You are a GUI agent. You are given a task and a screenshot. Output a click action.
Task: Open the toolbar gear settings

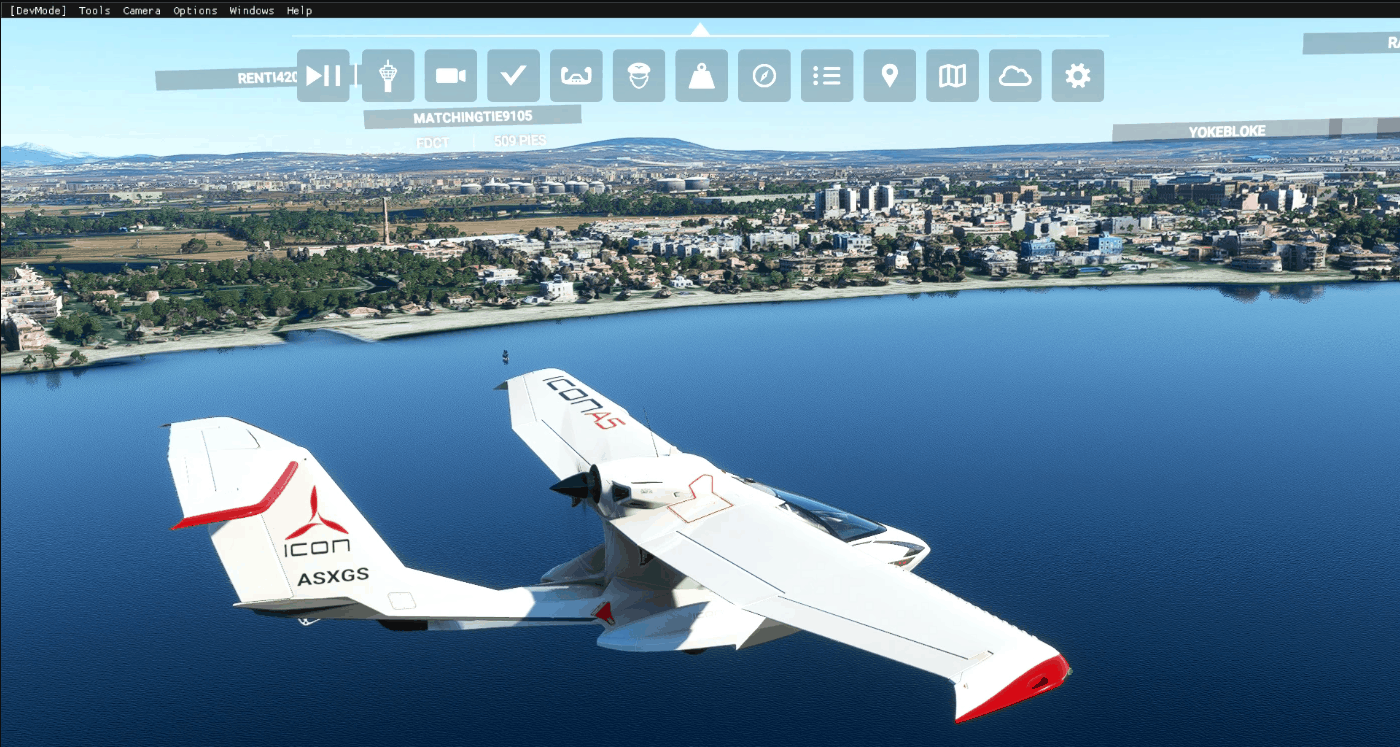pos(1078,76)
